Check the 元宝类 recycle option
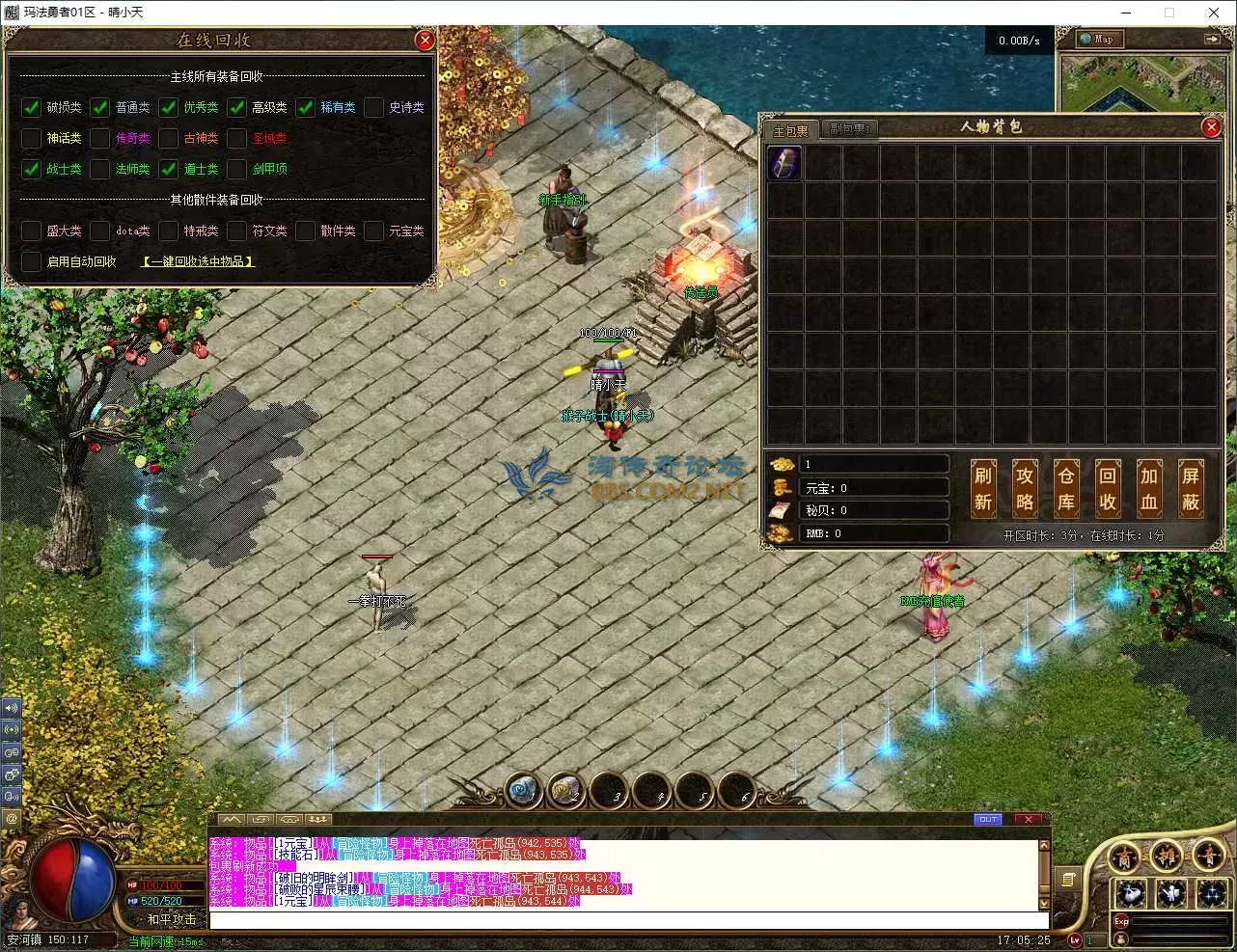Screen dimensions: 1237x952 pos(374,231)
